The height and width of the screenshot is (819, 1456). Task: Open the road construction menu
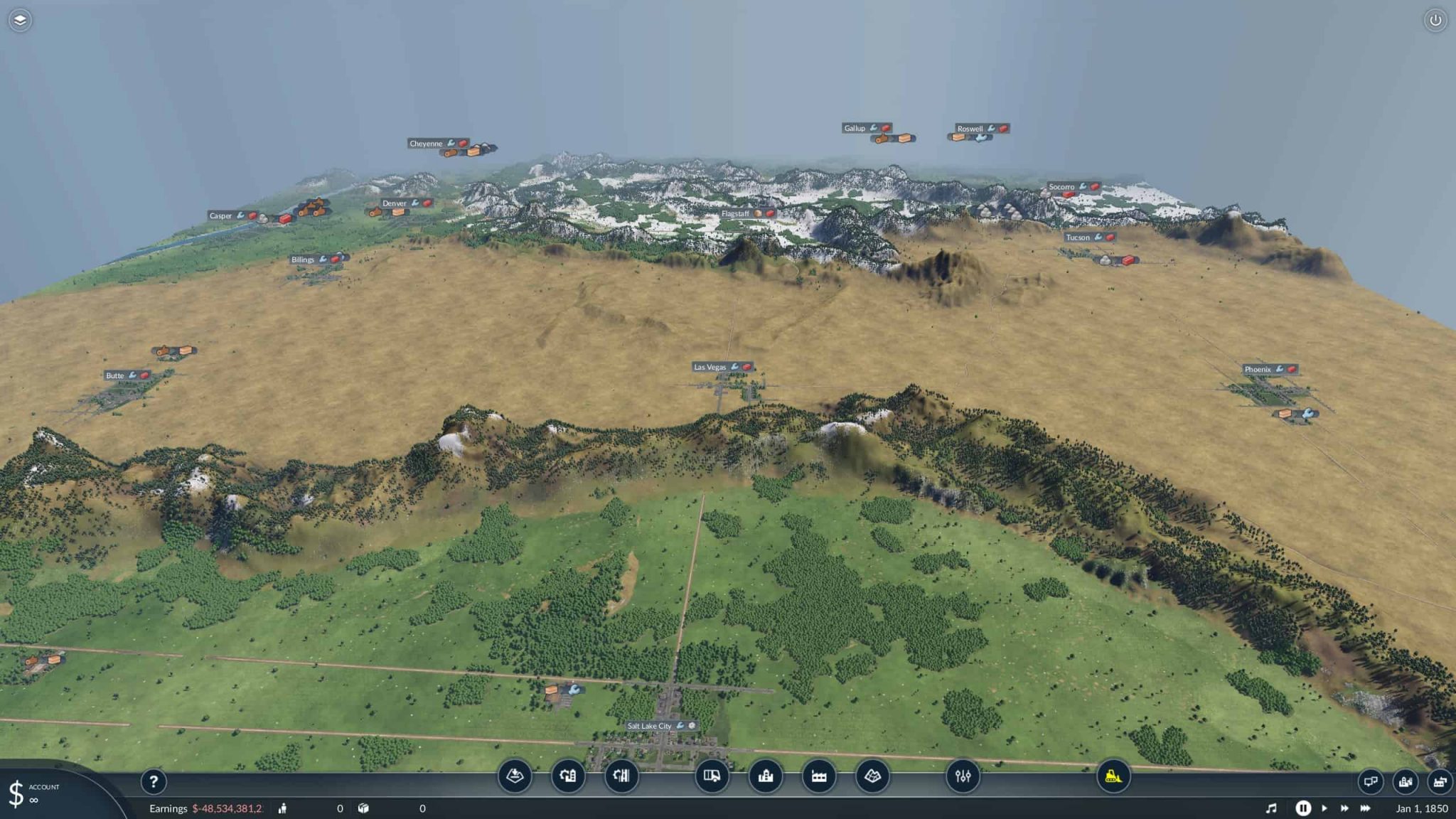tap(569, 777)
